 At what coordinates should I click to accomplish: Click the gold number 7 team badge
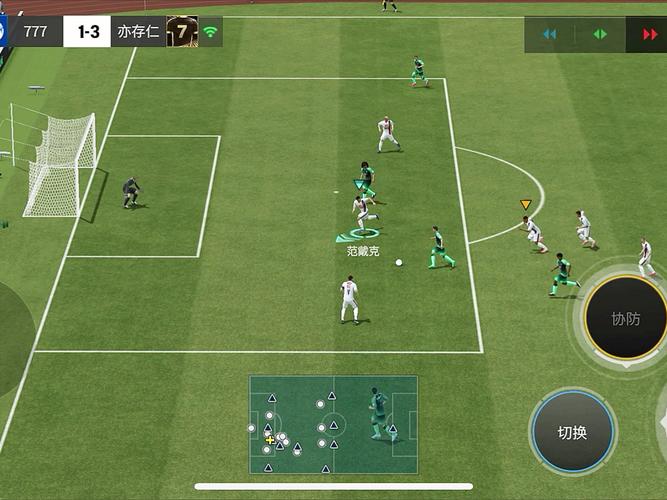[x=182, y=31]
